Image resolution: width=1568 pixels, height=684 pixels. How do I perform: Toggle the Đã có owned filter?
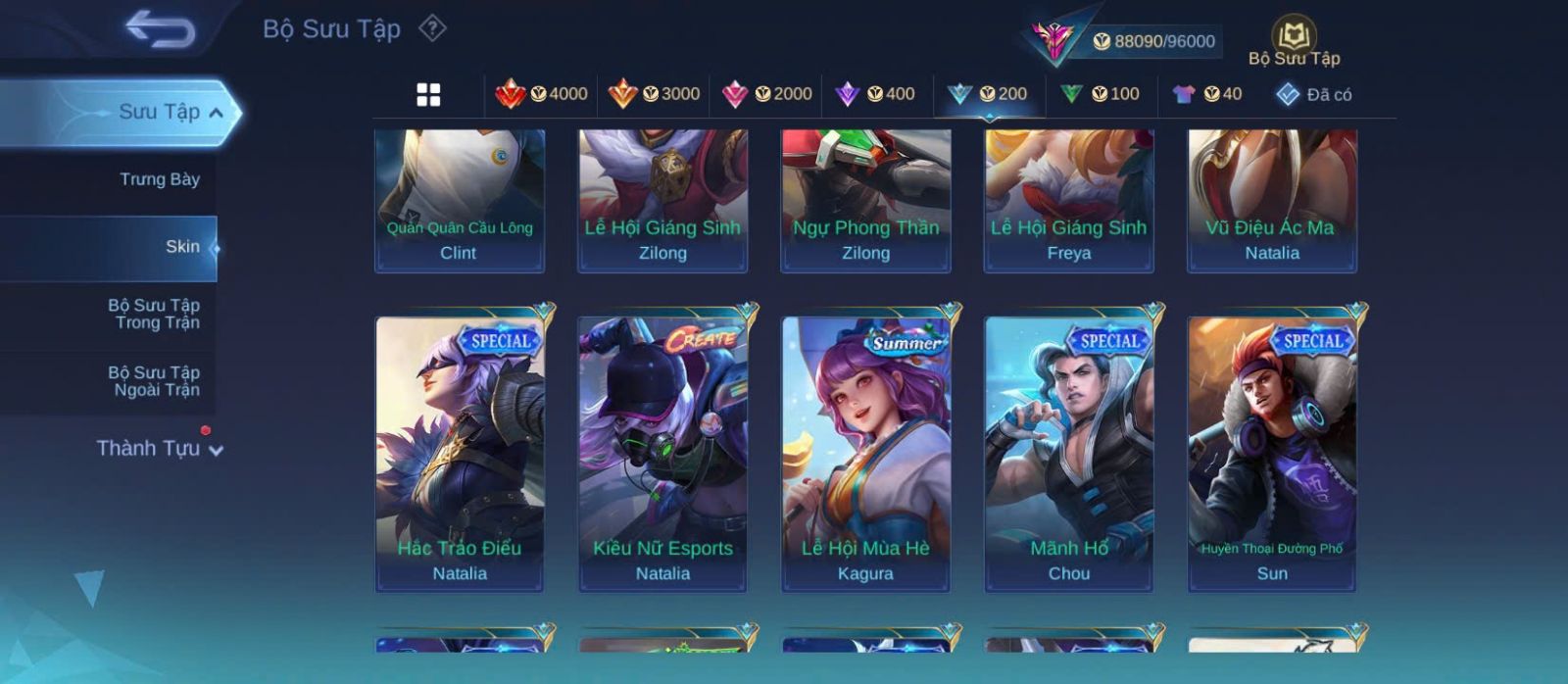point(1314,95)
